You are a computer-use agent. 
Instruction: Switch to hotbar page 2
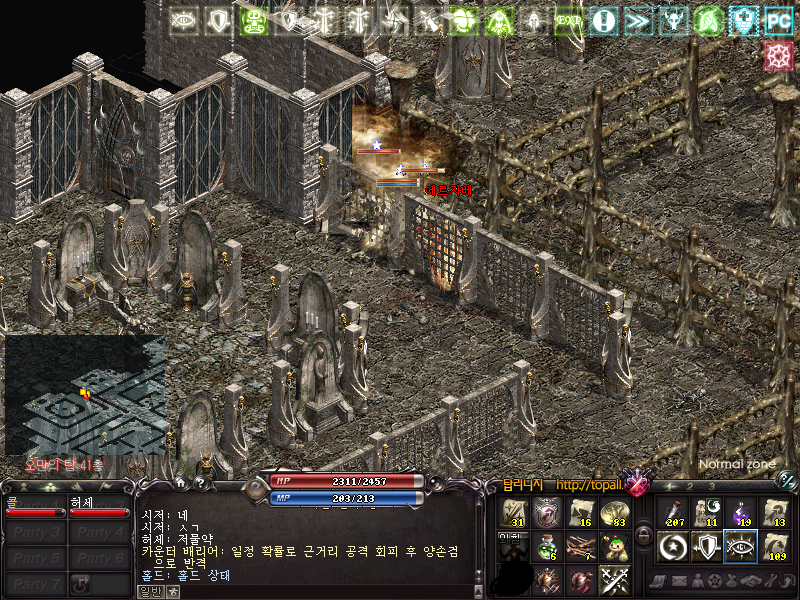pos(690,487)
